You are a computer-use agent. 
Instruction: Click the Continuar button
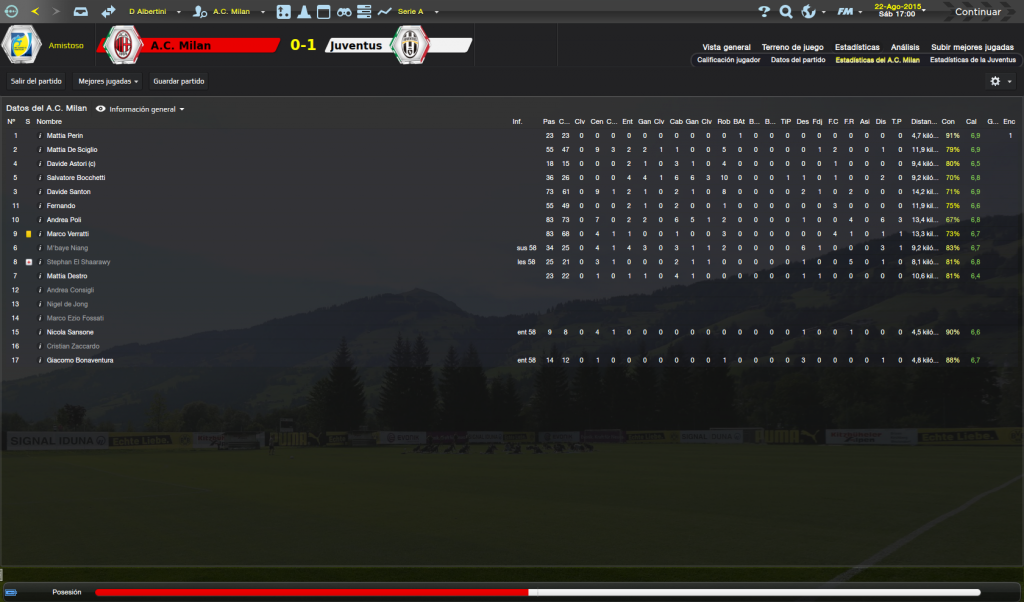click(x=977, y=12)
